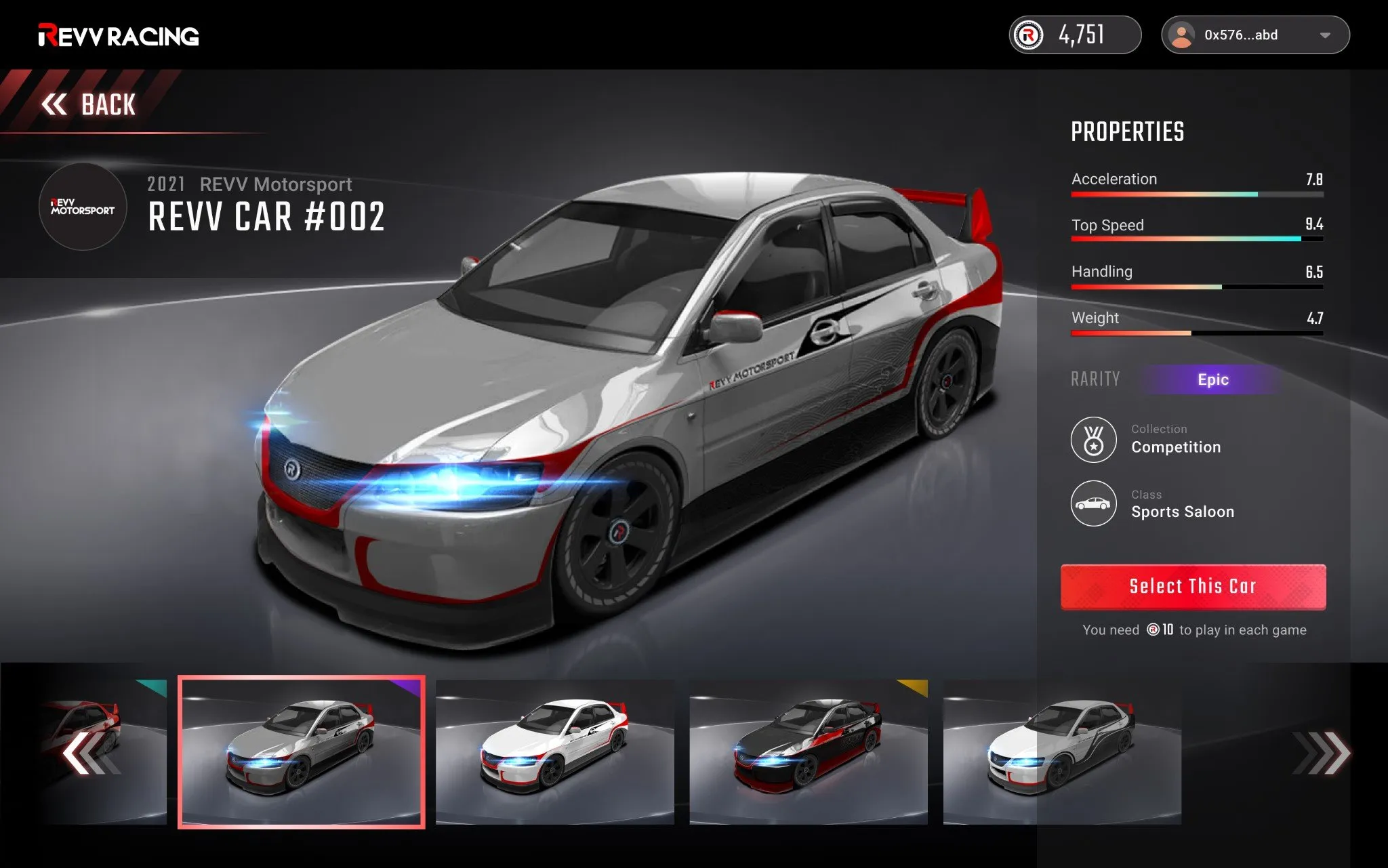Open the wallet account dropdown

pyautogui.click(x=1254, y=35)
